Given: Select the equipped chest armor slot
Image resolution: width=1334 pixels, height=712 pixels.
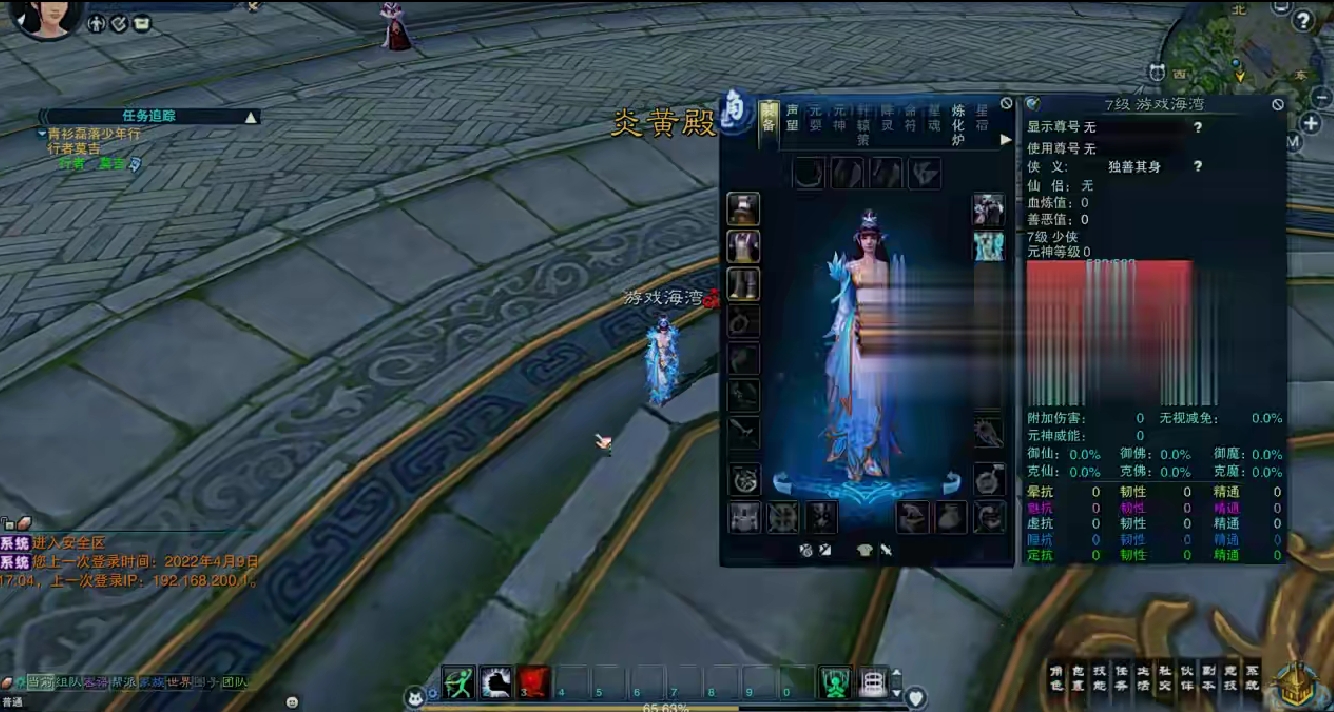Looking at the screenshot, I should point(743,246).
